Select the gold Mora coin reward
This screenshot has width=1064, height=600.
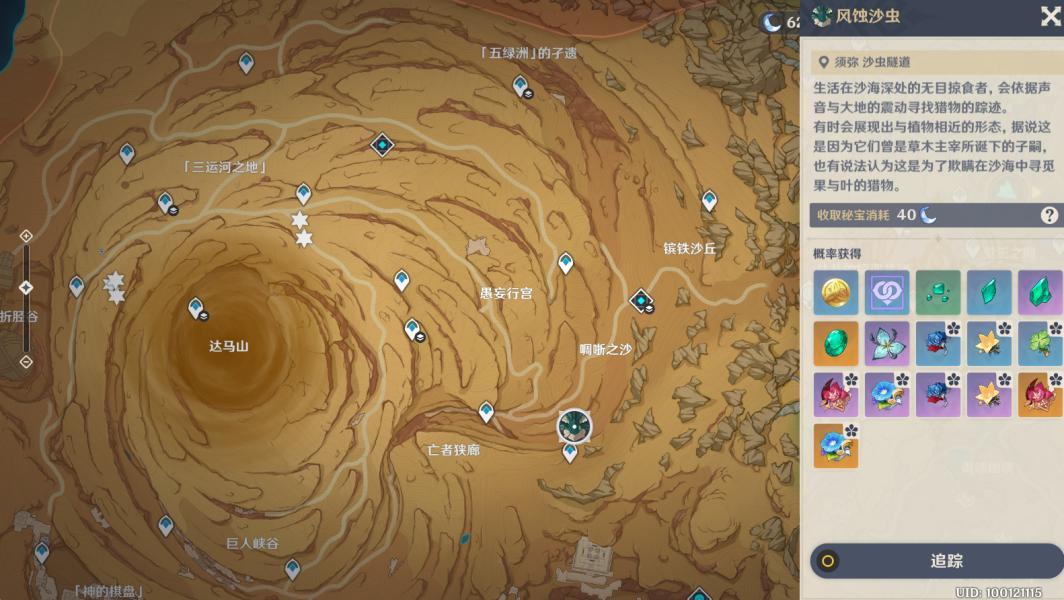pos(835,292)
